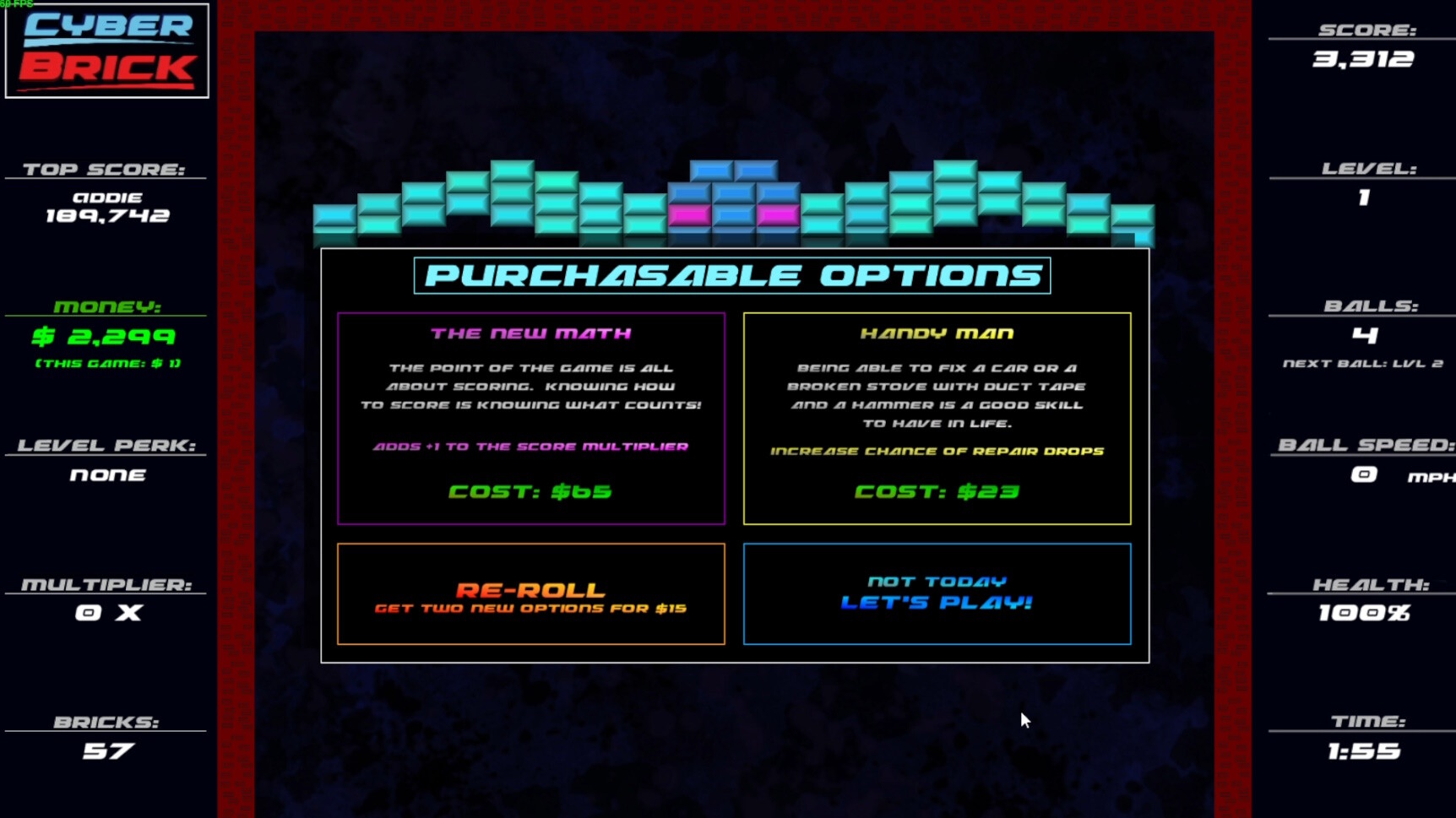This screenshot has width=1456, height=818.
Task: Click the Multiplier value 0 X
Action: [106, 613]
